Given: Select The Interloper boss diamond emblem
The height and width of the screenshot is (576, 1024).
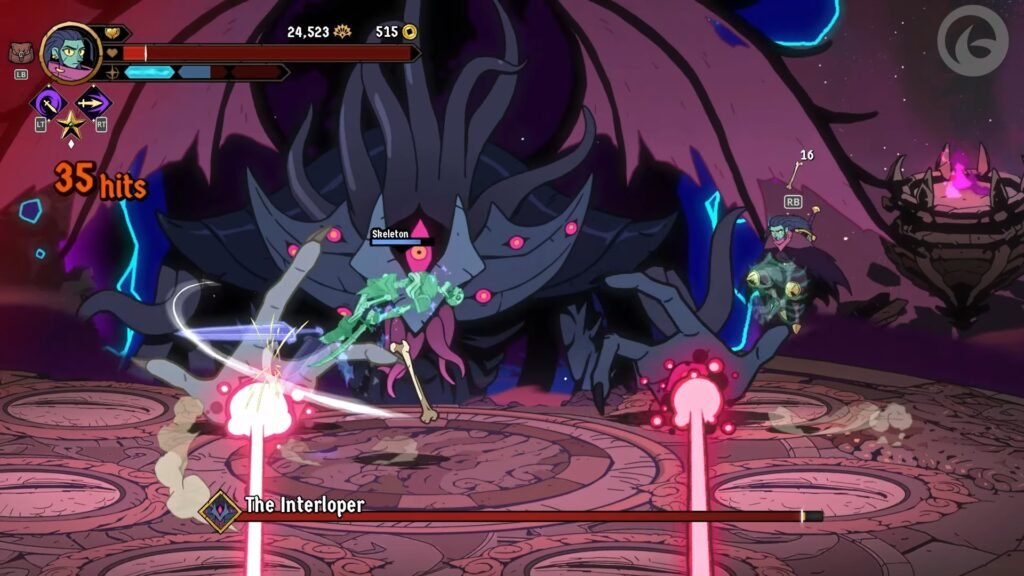Looking at the screenshot, I should [x=218, y=510].
